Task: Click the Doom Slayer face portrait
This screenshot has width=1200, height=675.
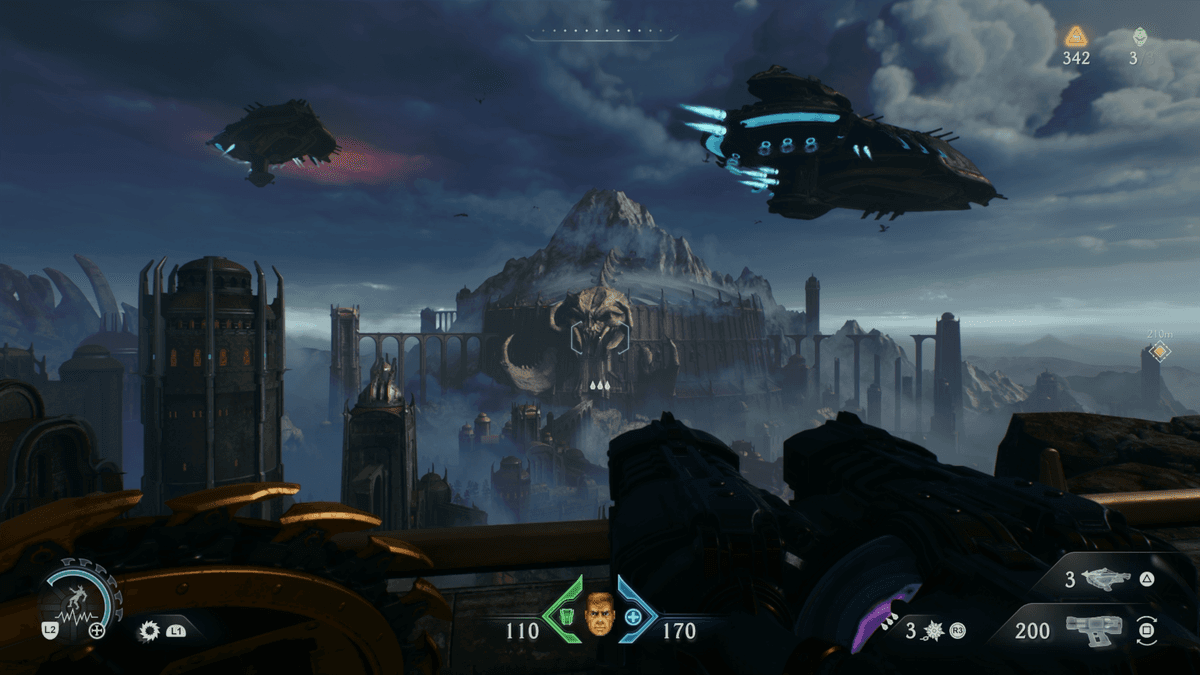Action: (x=599, y=614)
